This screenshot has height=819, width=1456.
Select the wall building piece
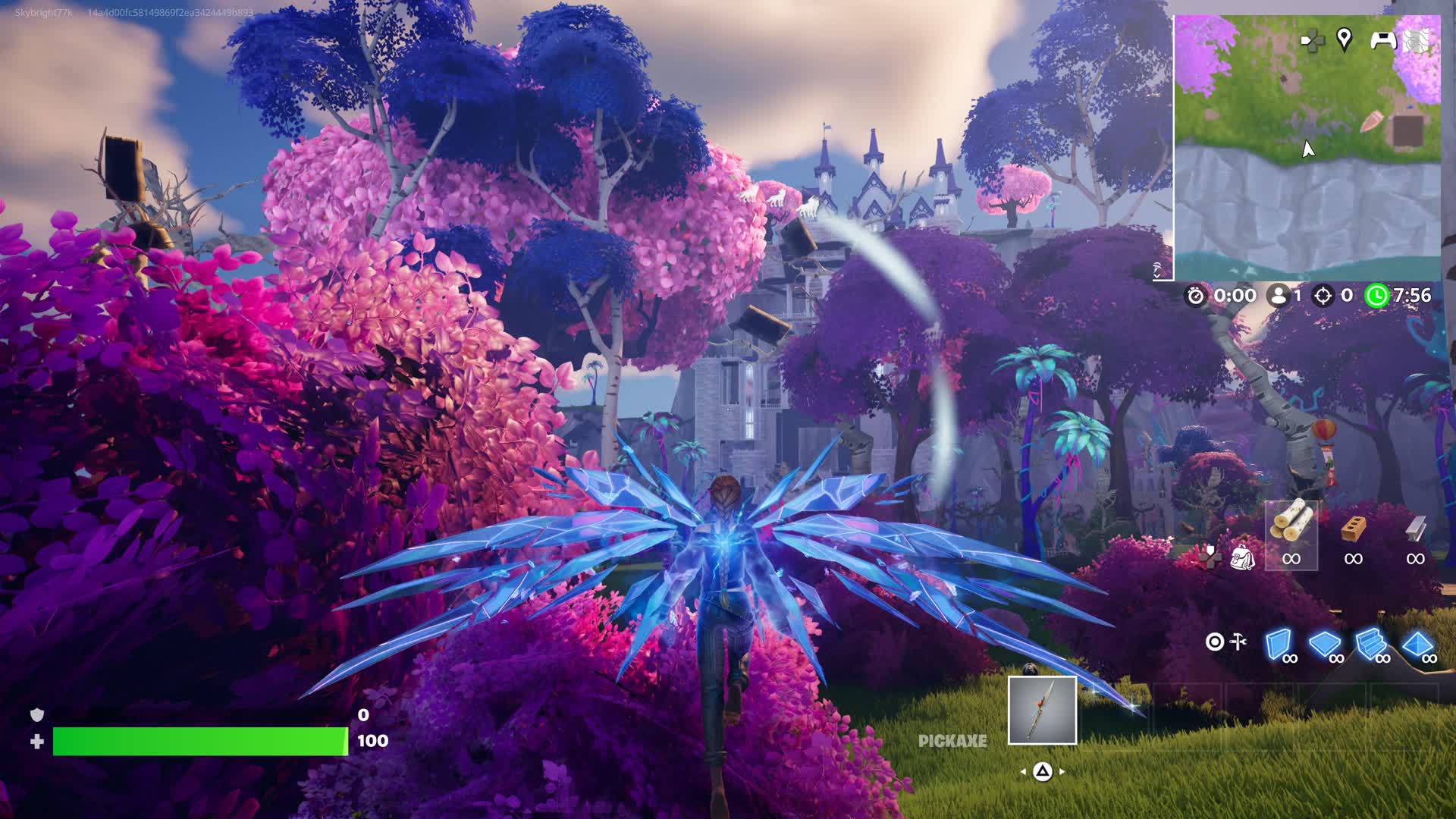click(x=1278, y=644)
